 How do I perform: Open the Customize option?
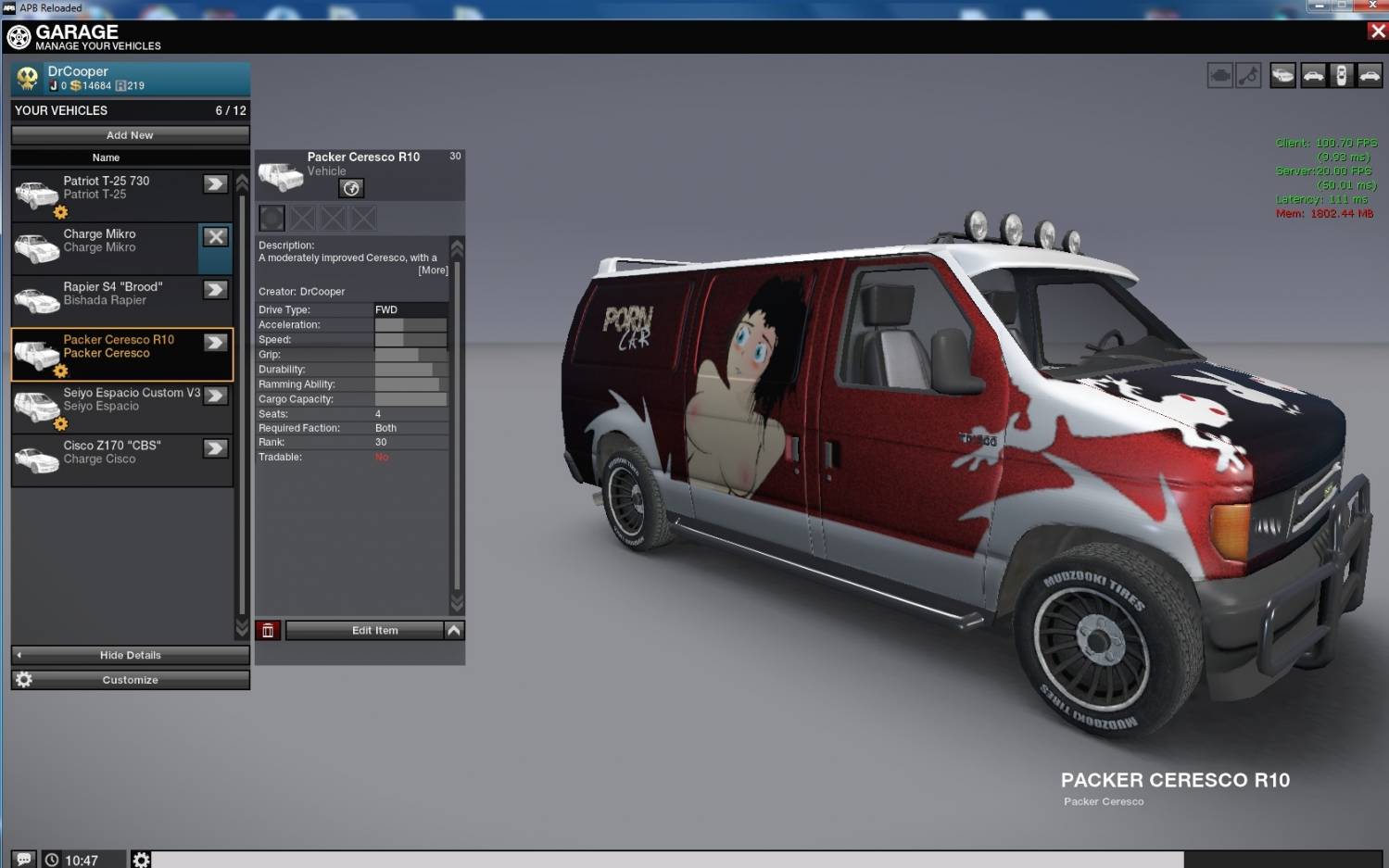click(x=130, y=680)
